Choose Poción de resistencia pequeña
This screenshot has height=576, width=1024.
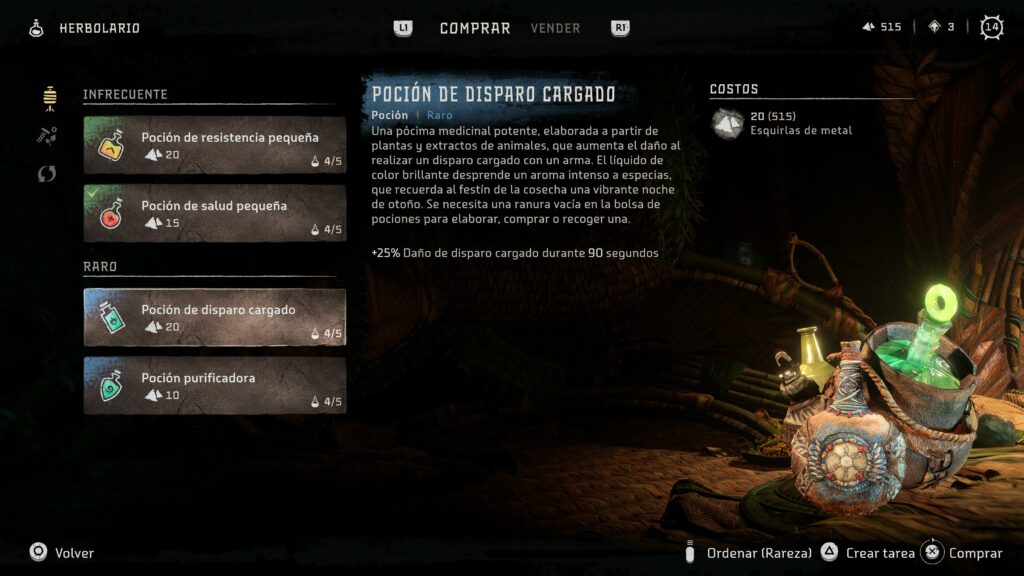click(215, 145)
